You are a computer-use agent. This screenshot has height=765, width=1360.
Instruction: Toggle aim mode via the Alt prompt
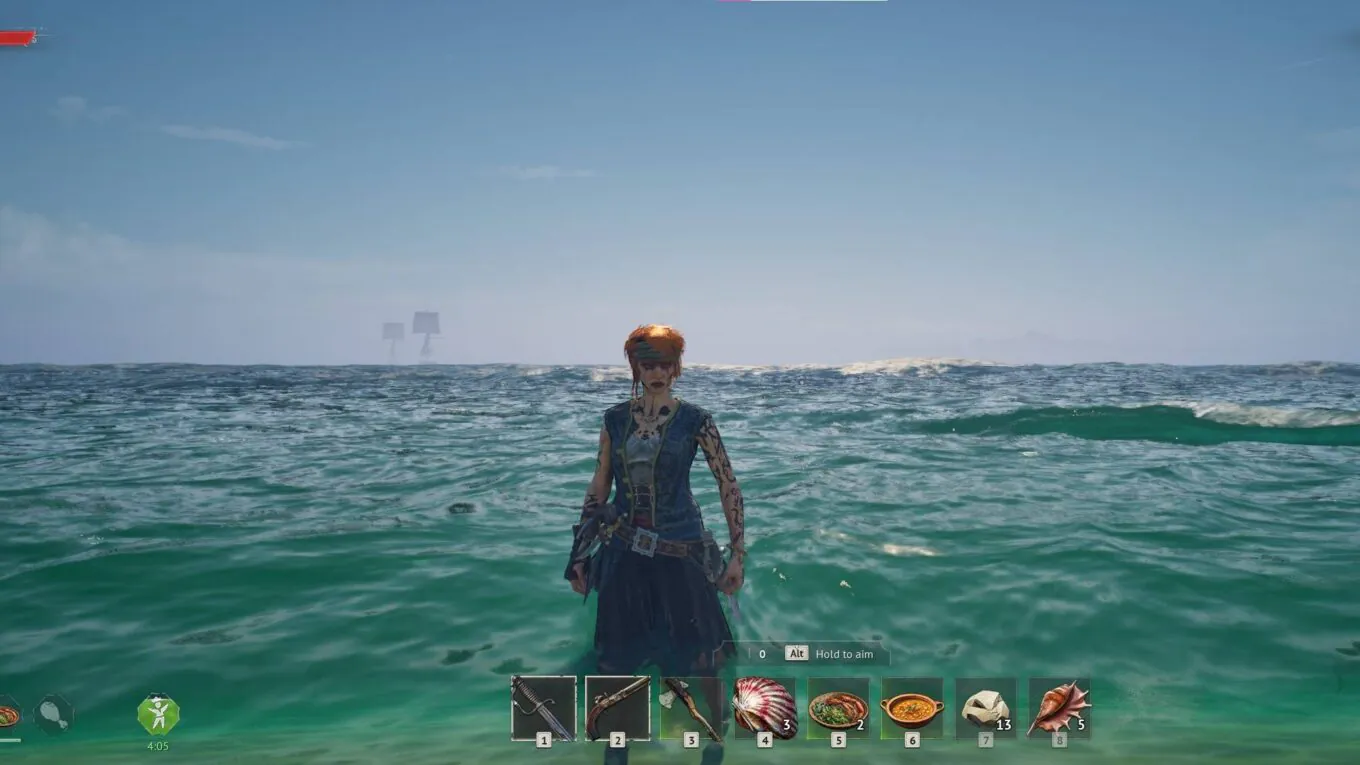tap(797, 653)
